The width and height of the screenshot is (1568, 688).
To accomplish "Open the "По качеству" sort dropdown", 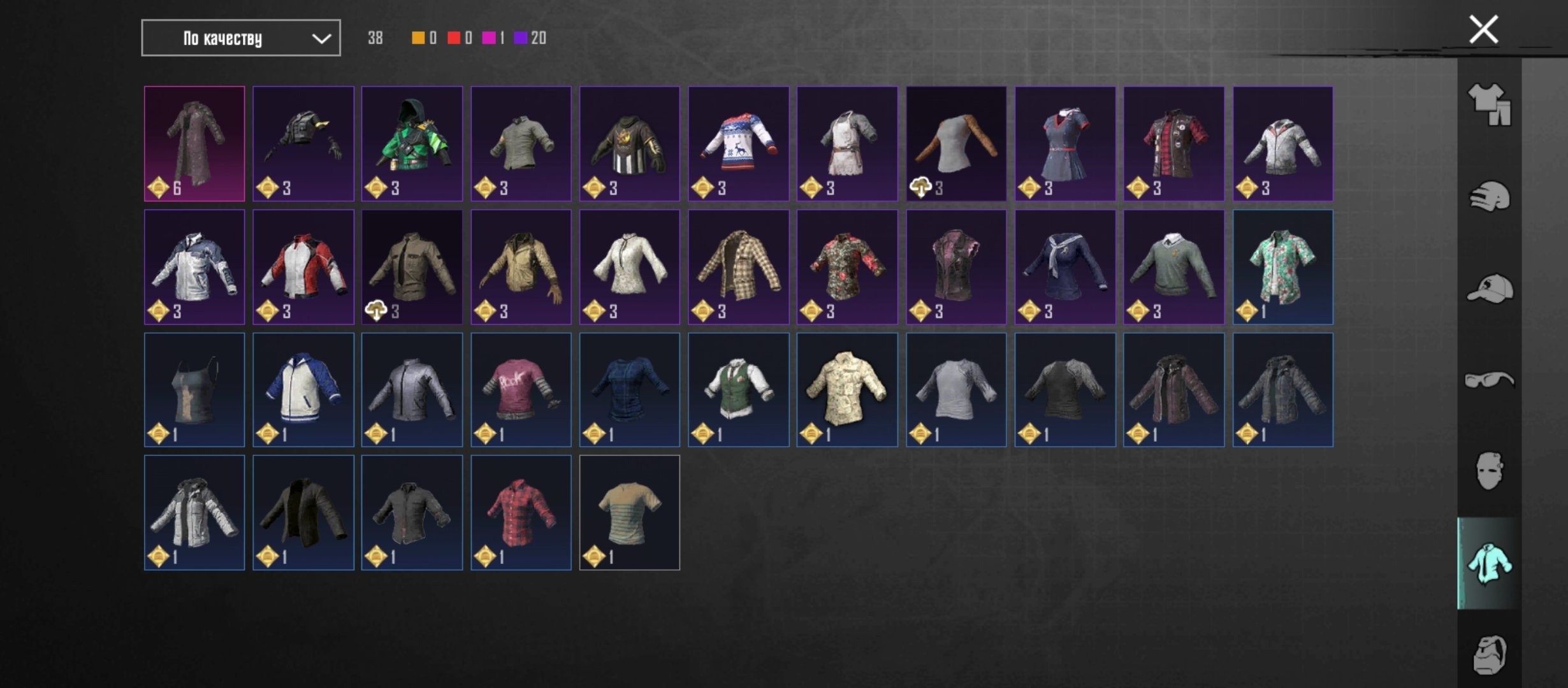I will (240, 38).
